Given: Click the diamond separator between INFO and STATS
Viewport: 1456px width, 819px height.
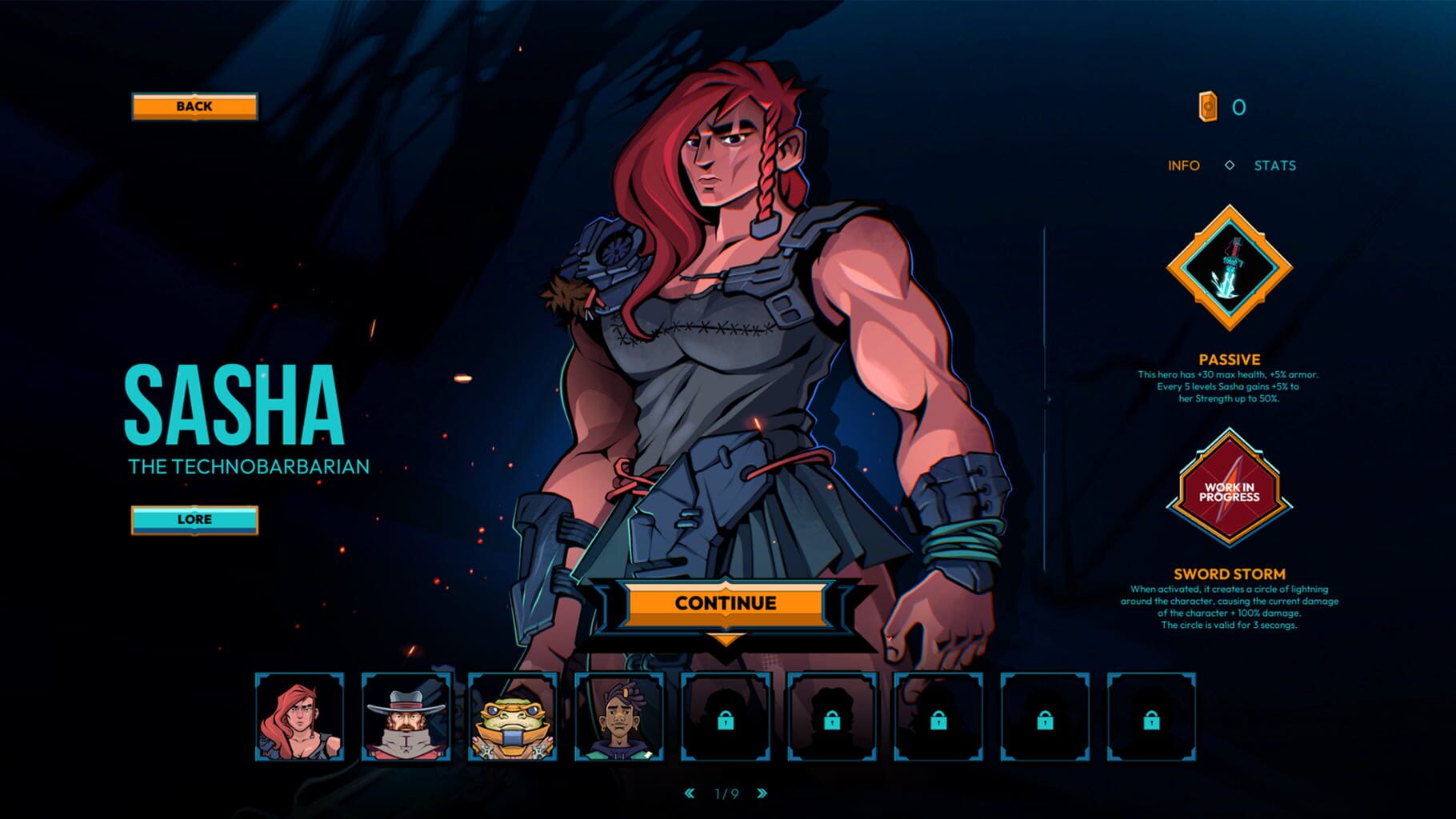Looking at the screenshot, I should pos(1229,166).
